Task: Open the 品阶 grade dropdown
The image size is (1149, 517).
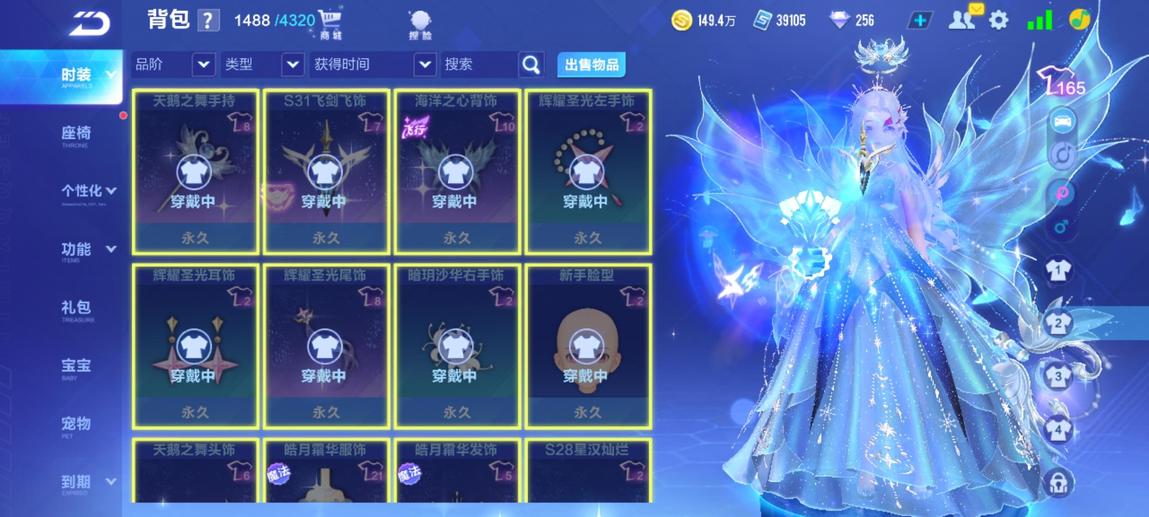Action: pos(203,64)
